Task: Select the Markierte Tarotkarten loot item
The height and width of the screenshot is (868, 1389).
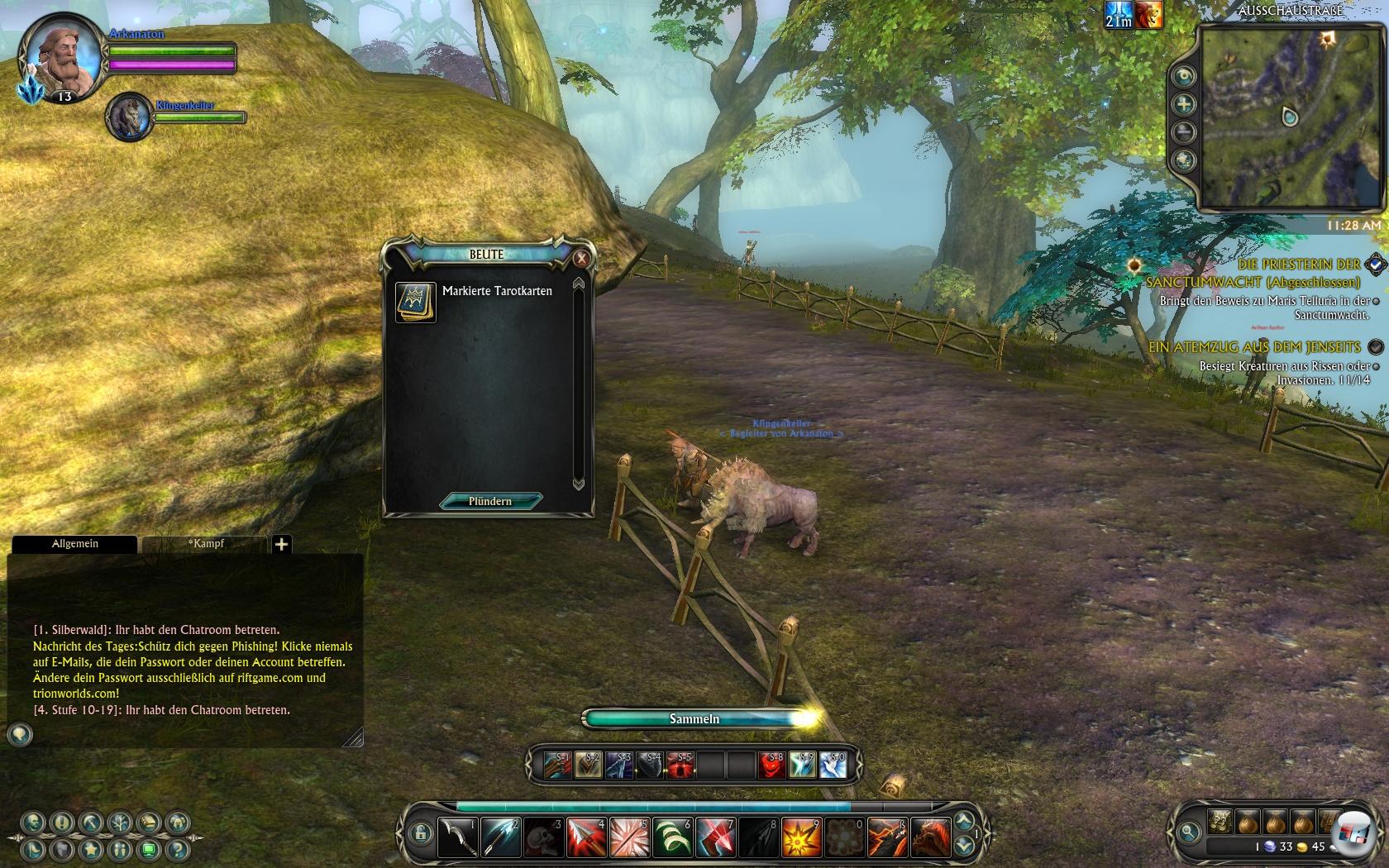Action: 415,303
